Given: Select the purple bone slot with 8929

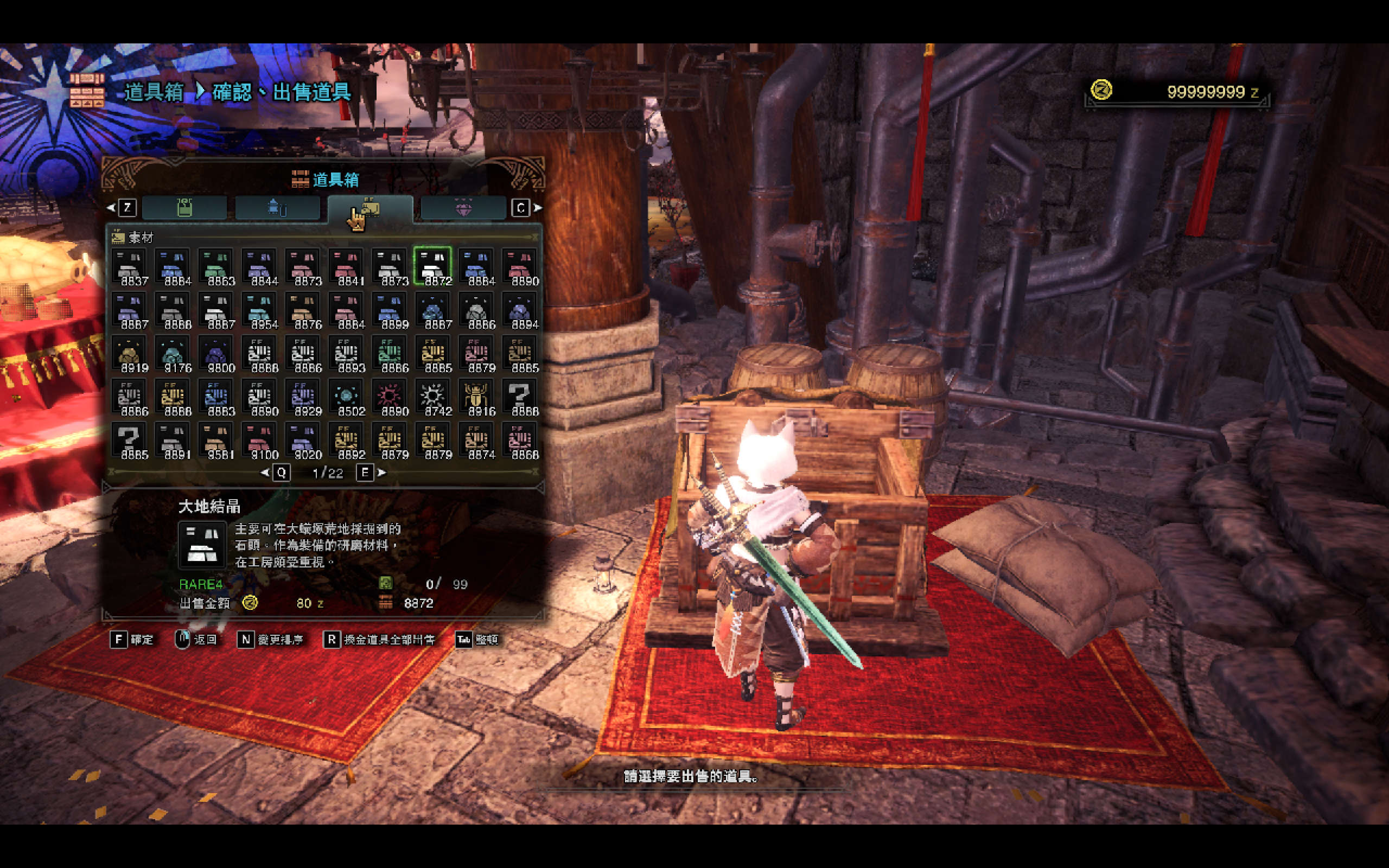Looking at the screenshot, I should pyautogui.click(x=302, y=397).
